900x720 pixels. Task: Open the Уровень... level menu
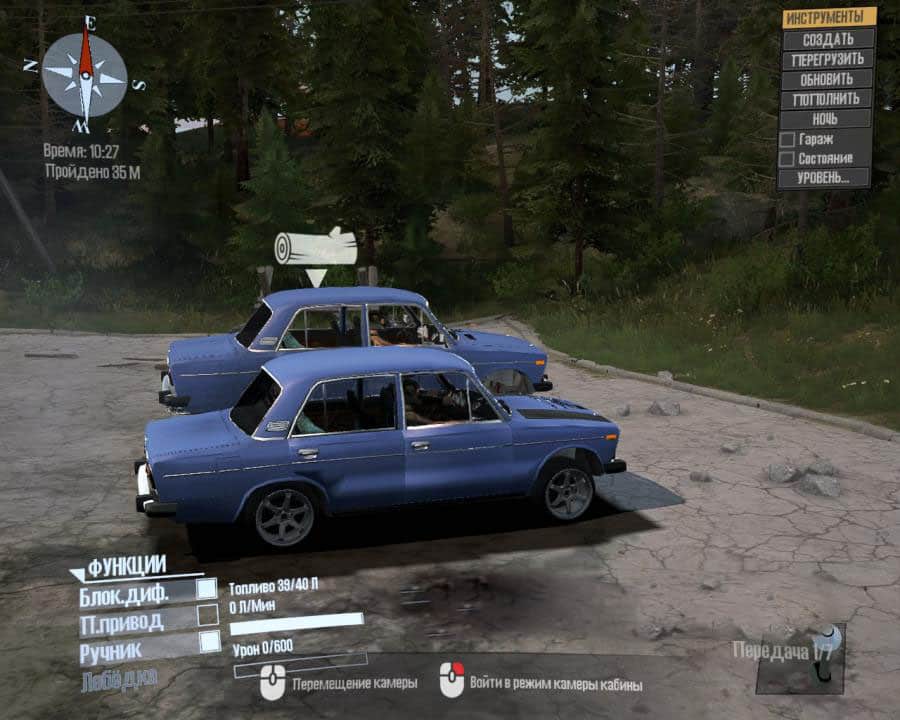coord(825,178)
